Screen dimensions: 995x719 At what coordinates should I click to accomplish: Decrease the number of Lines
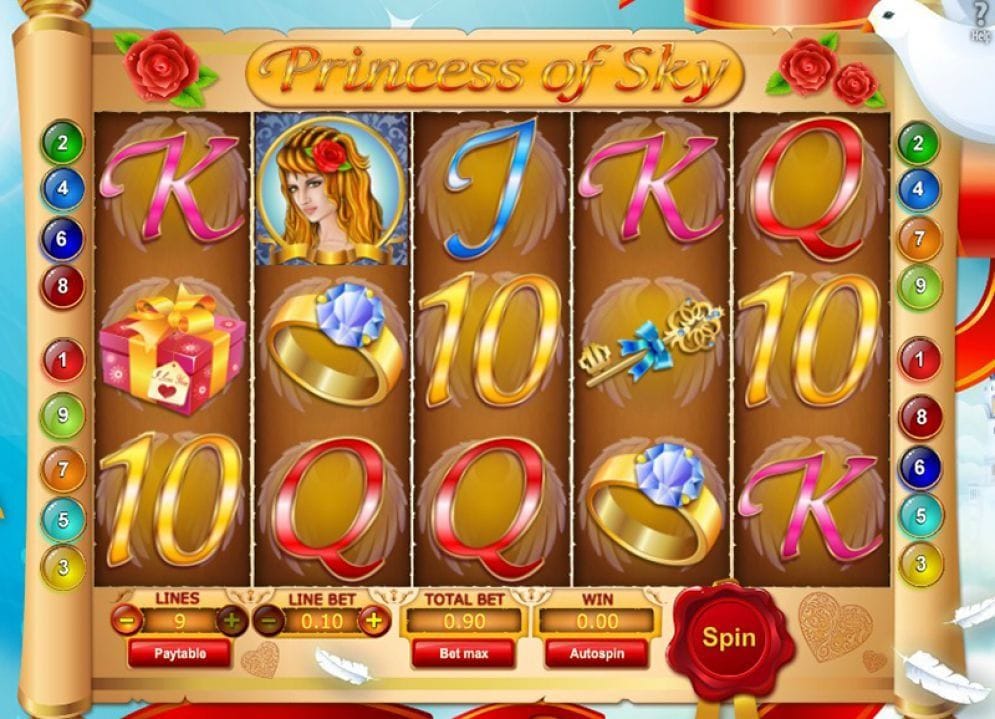pos(126,621)
